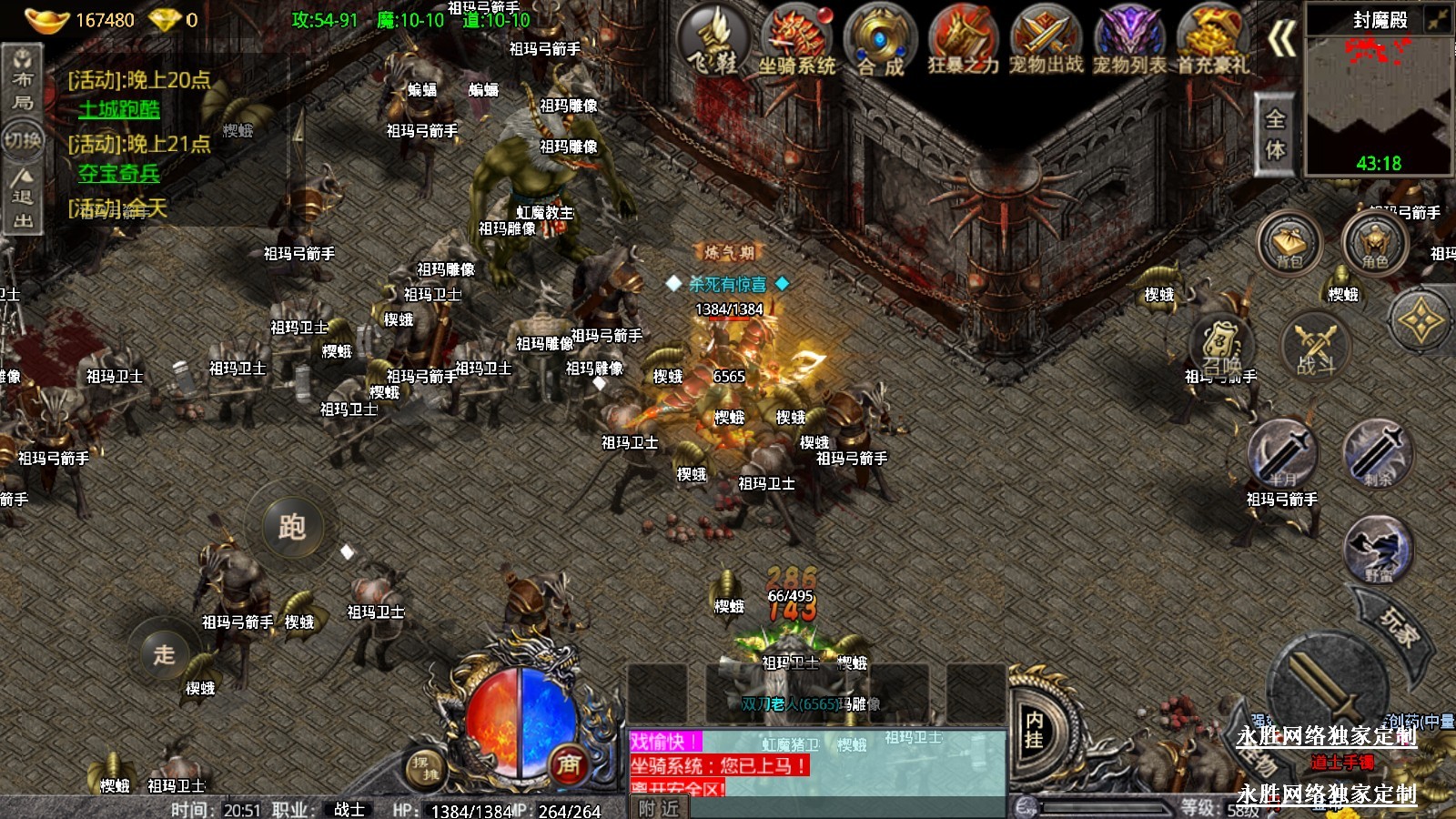Viewport: 1456px width, 819px height.
Task: Follow the 土城跑酷 activity link
Action: point(119,109)
